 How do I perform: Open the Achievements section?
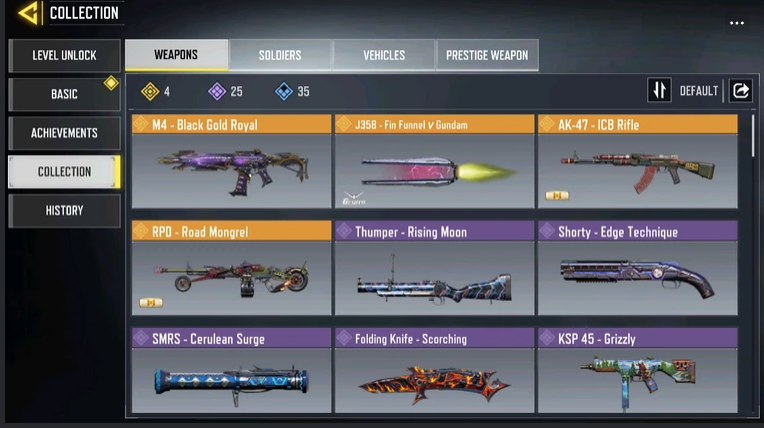coord(64,133)
